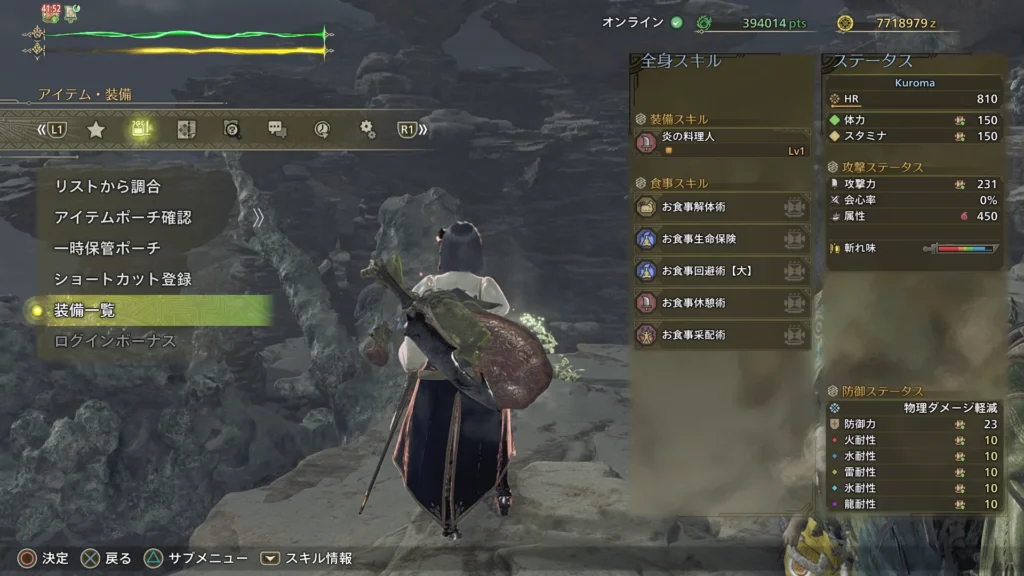Image resolution: width=1024 pixels, height=576 pixels.
Task: Open ショートカット登録 option
Action: tap(122, 279)
